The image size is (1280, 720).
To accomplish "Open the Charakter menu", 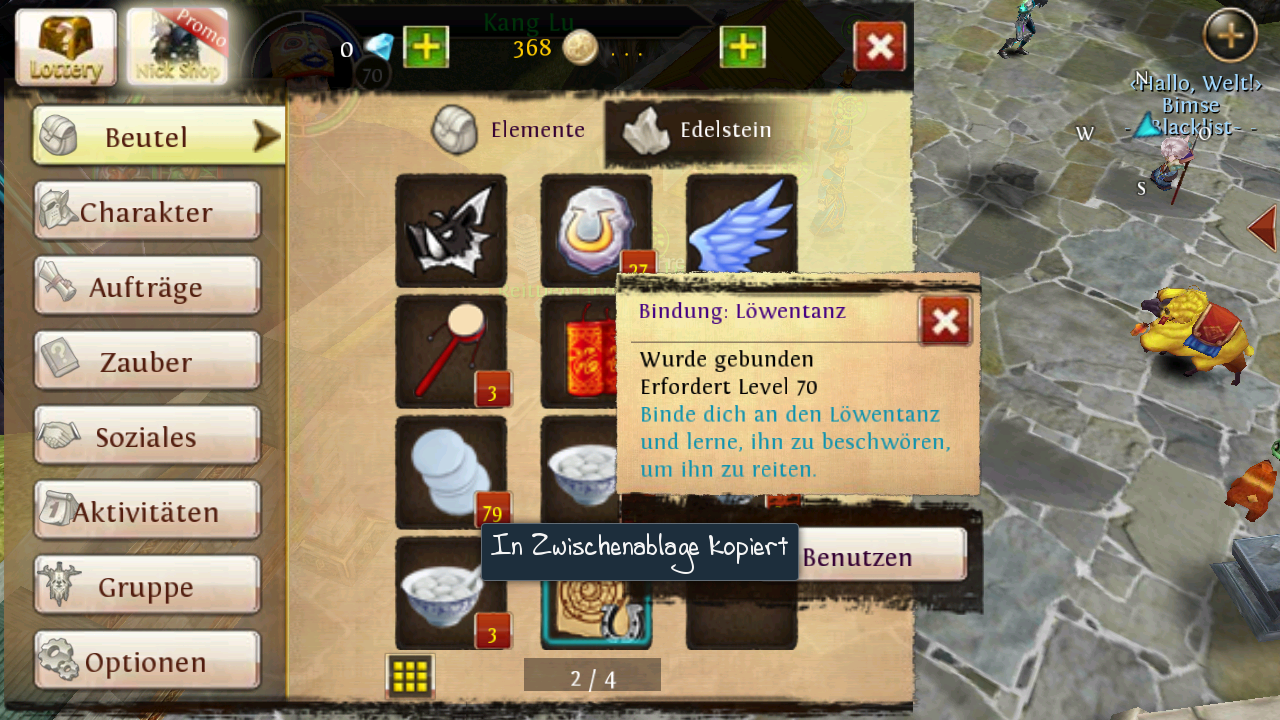I will (x=147, y=211).
